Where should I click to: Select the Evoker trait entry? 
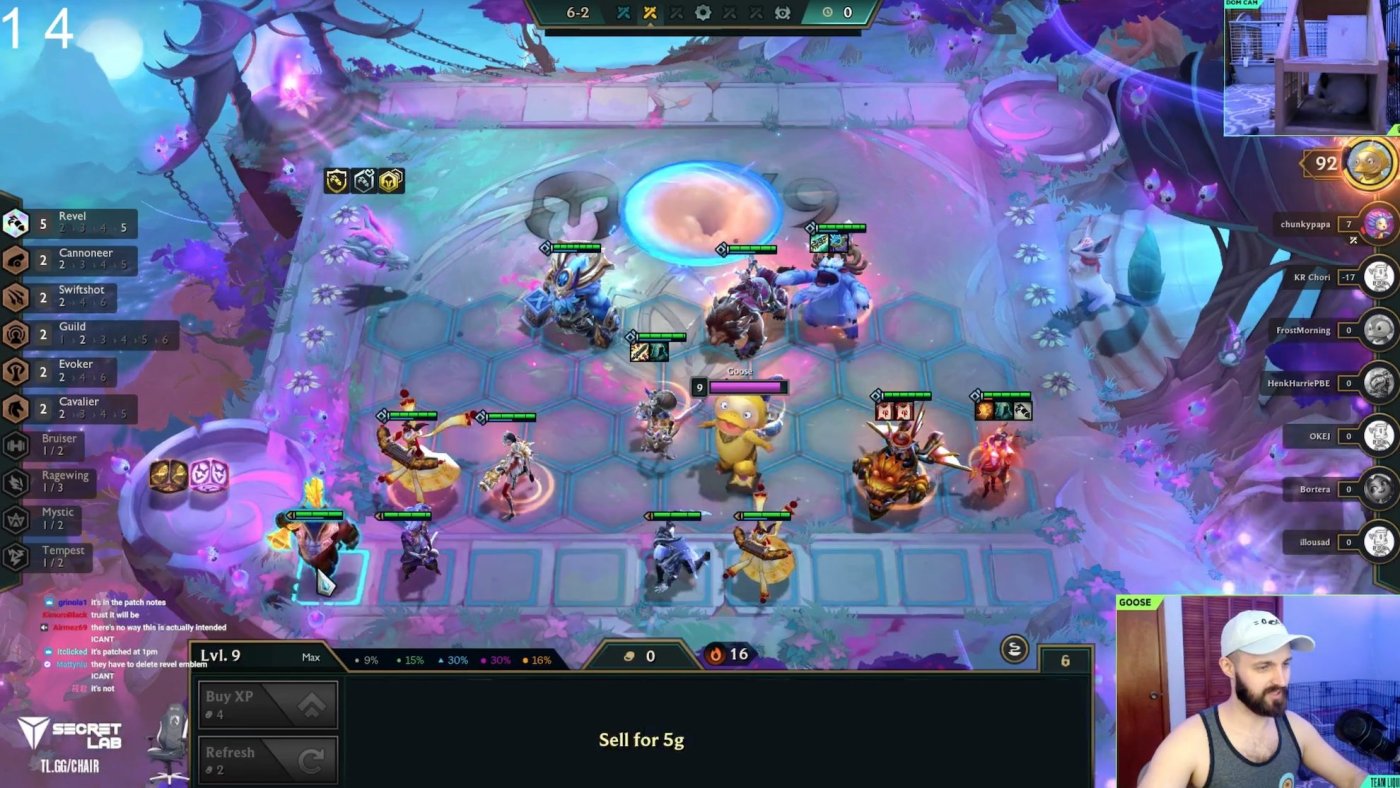(70, 371)
